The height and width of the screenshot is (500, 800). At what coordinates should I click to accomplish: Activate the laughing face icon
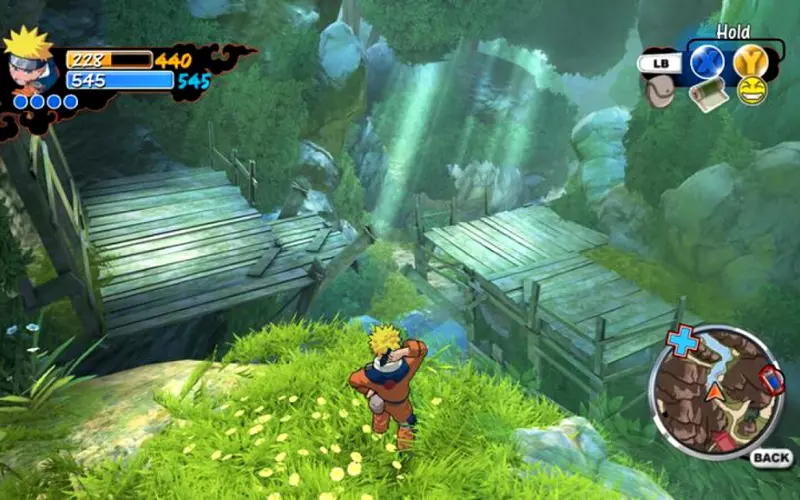coord(752,90)
